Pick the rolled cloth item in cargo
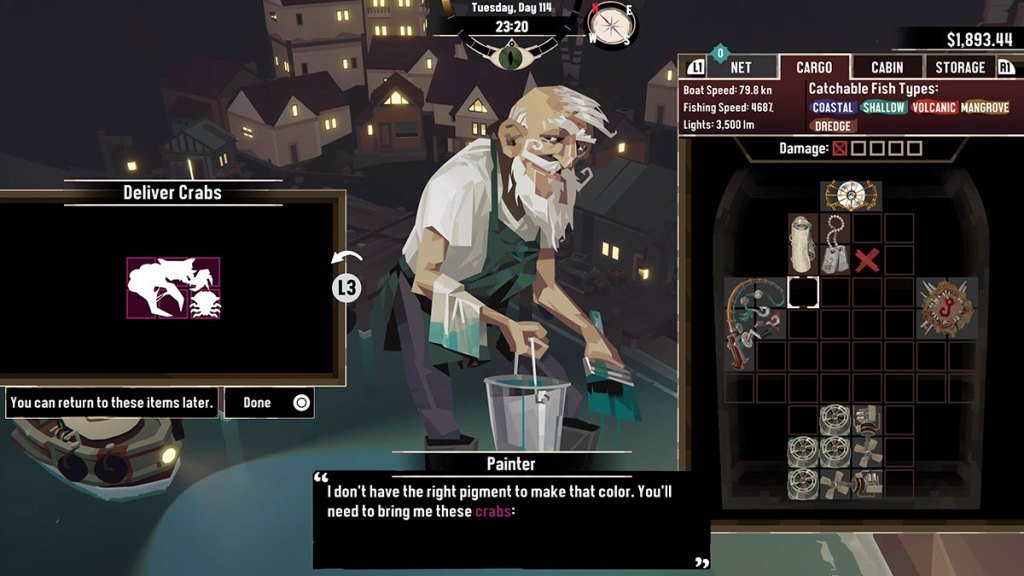The width and height of the screenshot is (1024, 576). point(804,244)
